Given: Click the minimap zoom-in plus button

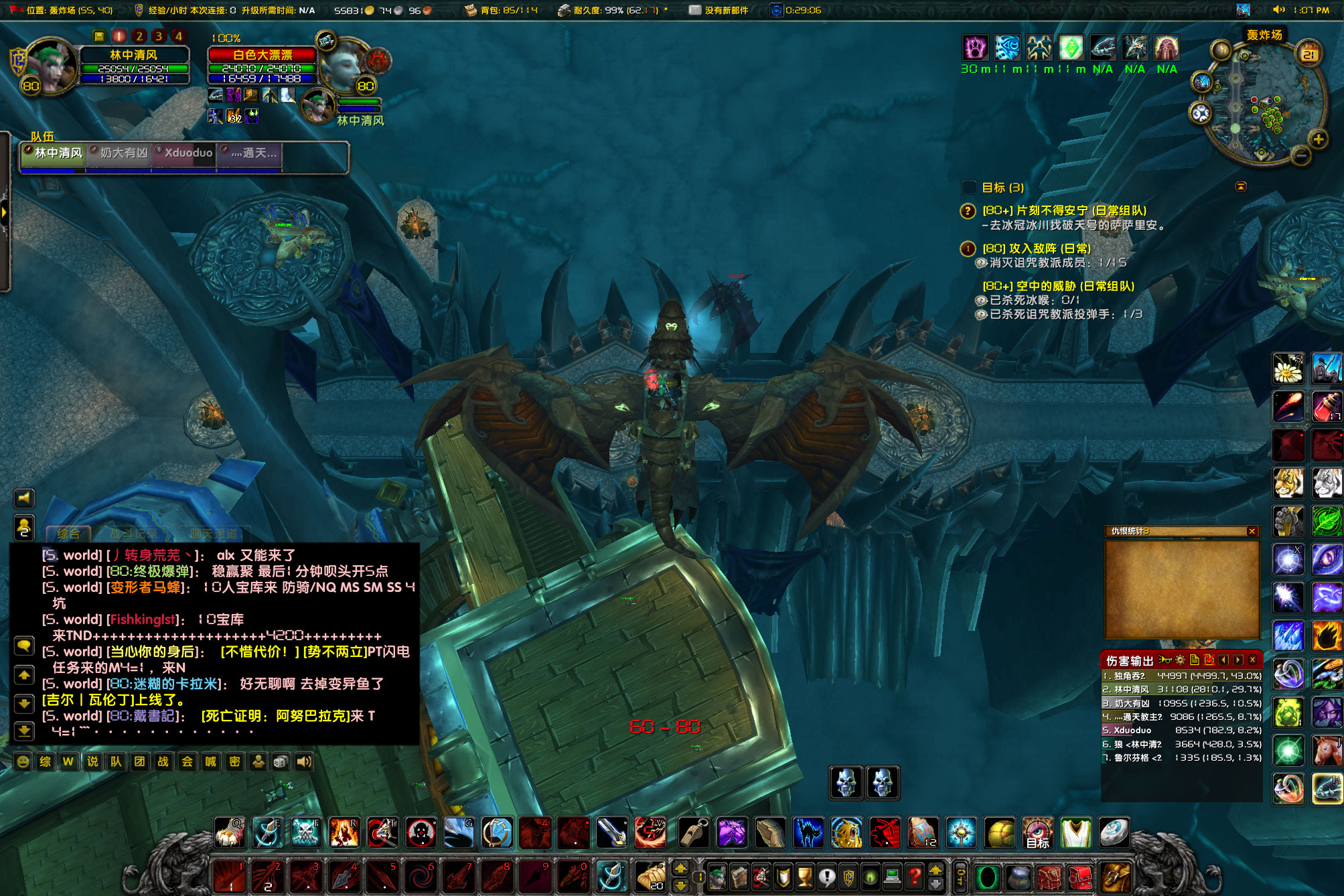Looking at the screenshot, I should coord(1317,140).
